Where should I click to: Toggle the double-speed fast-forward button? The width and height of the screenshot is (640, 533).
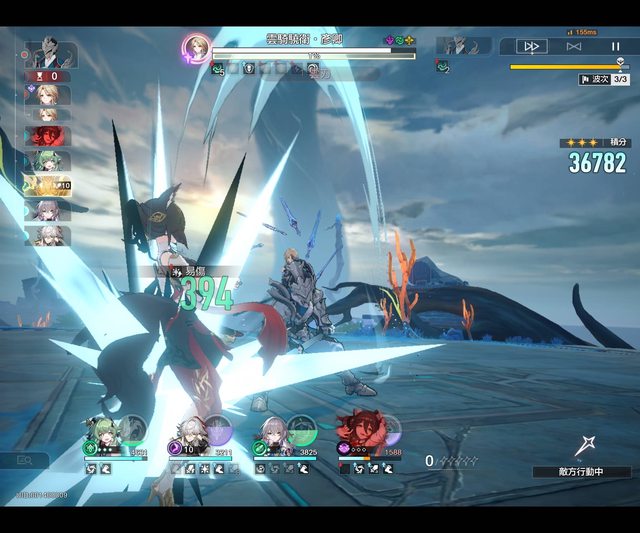pyautogui.click(x=532, y=46)
